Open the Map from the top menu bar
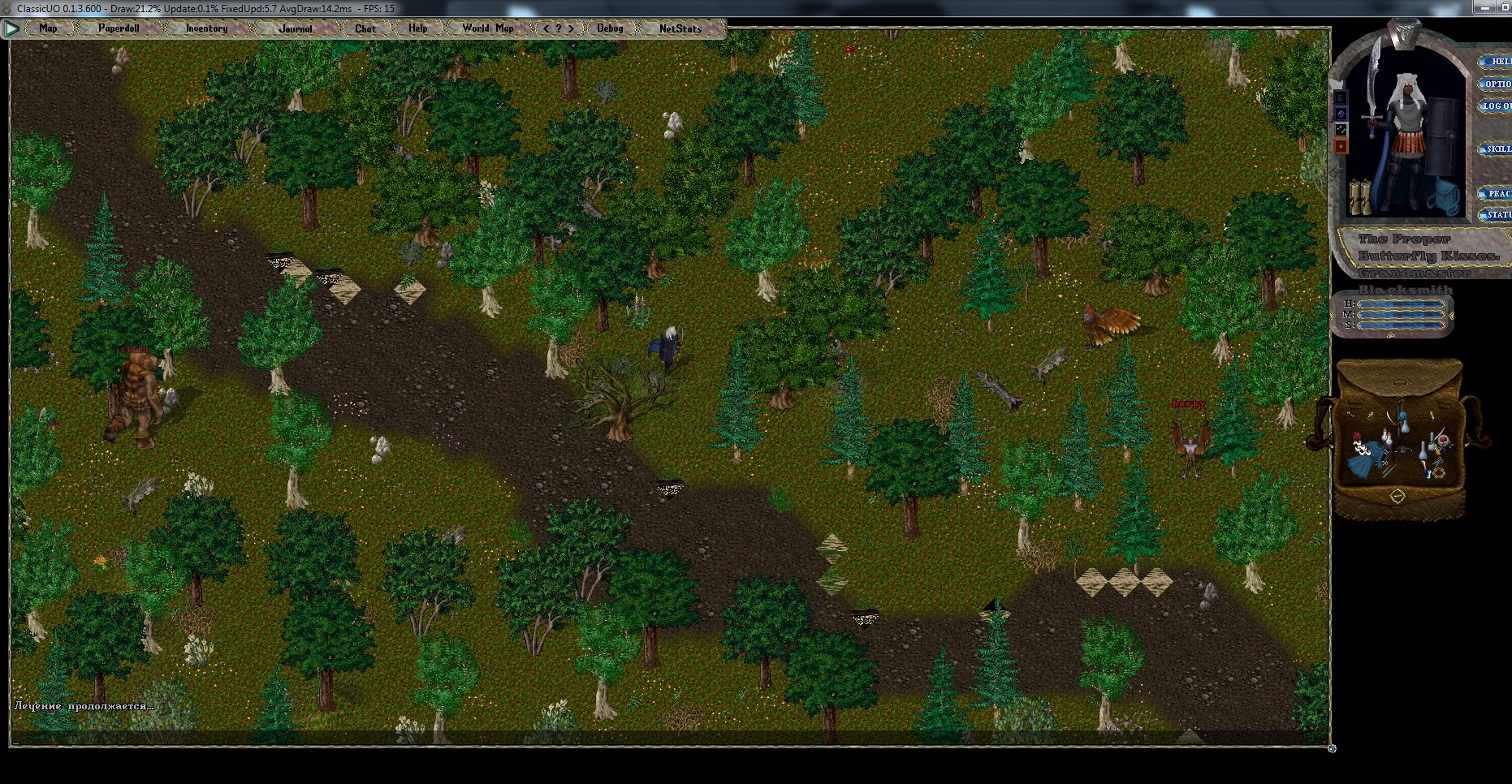Screen dimensions: 1512x784 (48, 28)
